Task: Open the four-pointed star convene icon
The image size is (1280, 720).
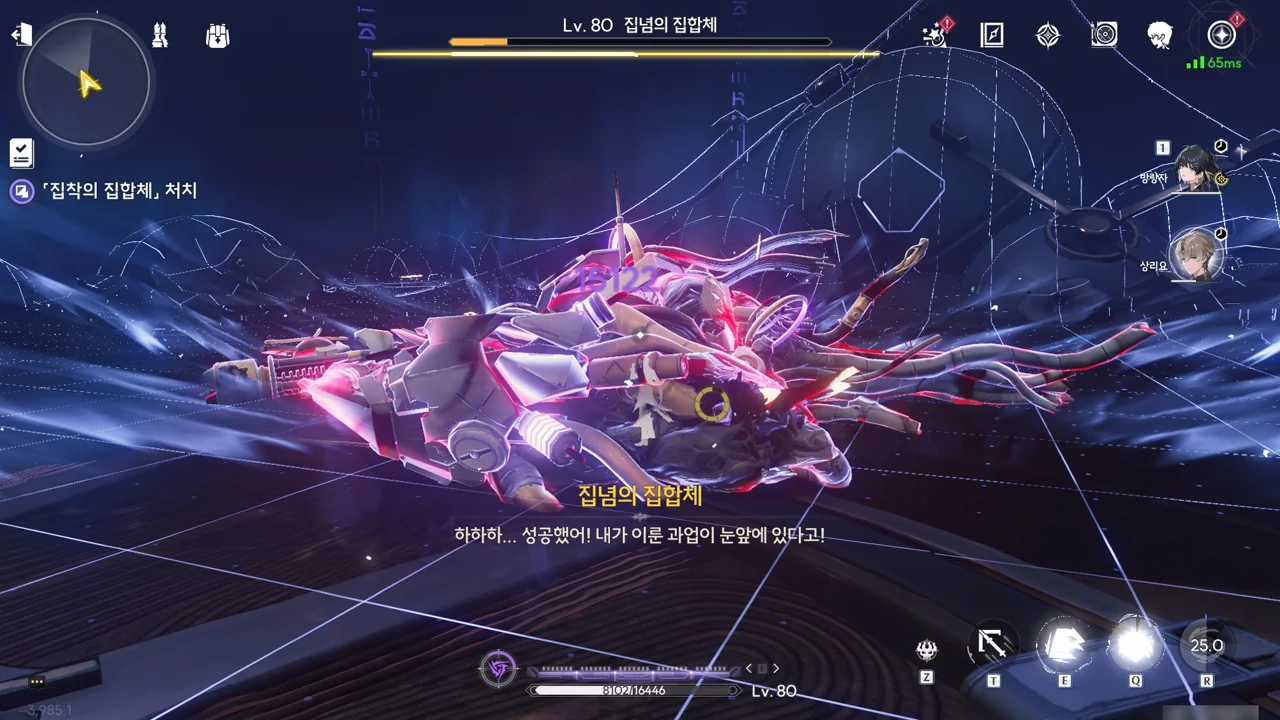Action: (x=1047, y=36)
